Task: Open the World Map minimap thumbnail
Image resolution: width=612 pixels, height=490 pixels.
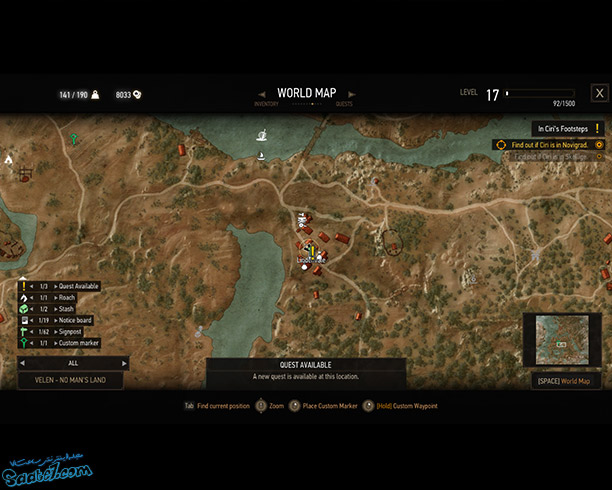Action: click(563, 340)
